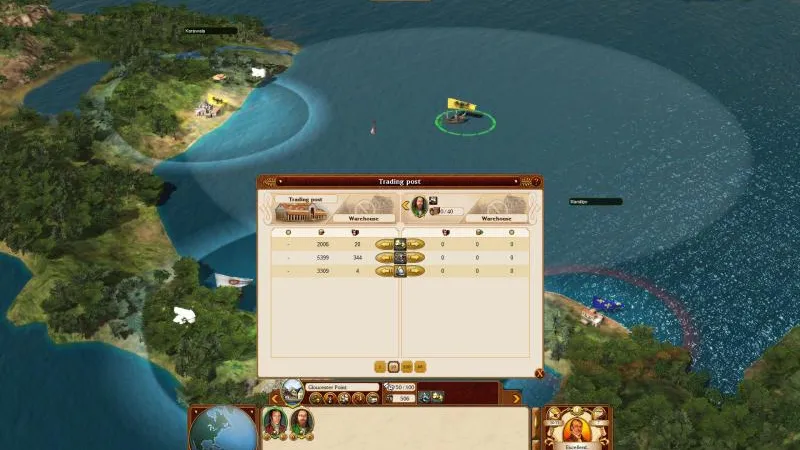
Task: Open Trading post help question mark
Action: click(x=536, y=182)
